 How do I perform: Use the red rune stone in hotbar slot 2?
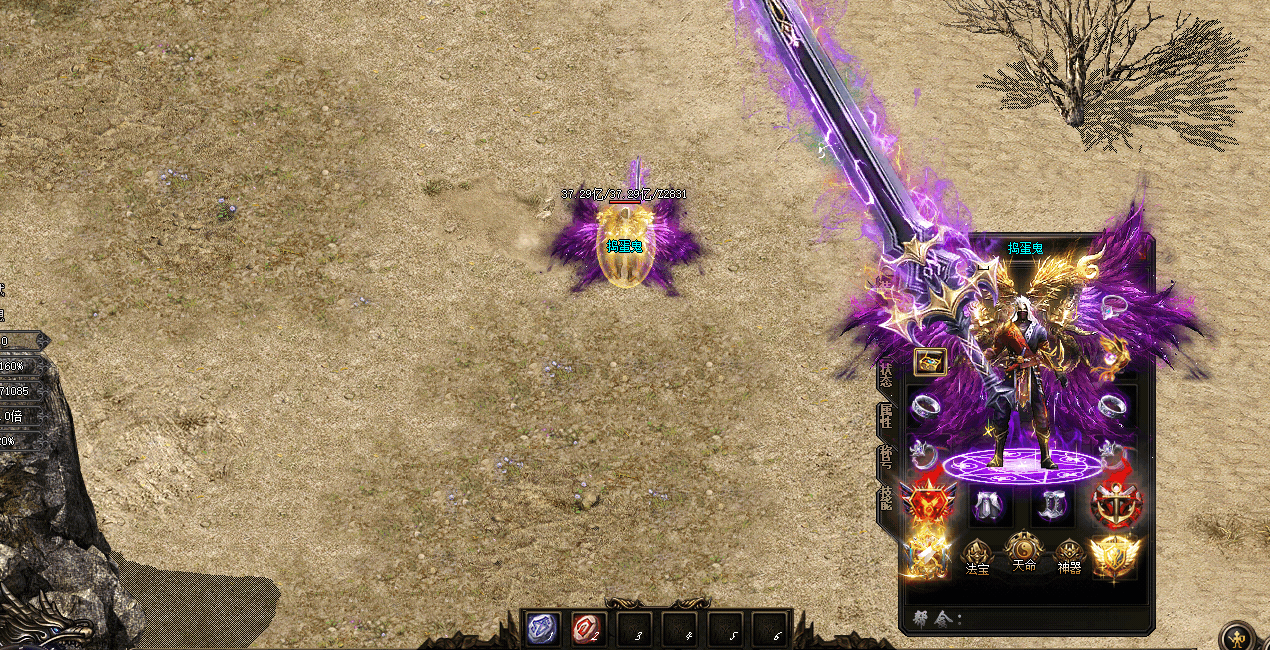pos(587,628)
